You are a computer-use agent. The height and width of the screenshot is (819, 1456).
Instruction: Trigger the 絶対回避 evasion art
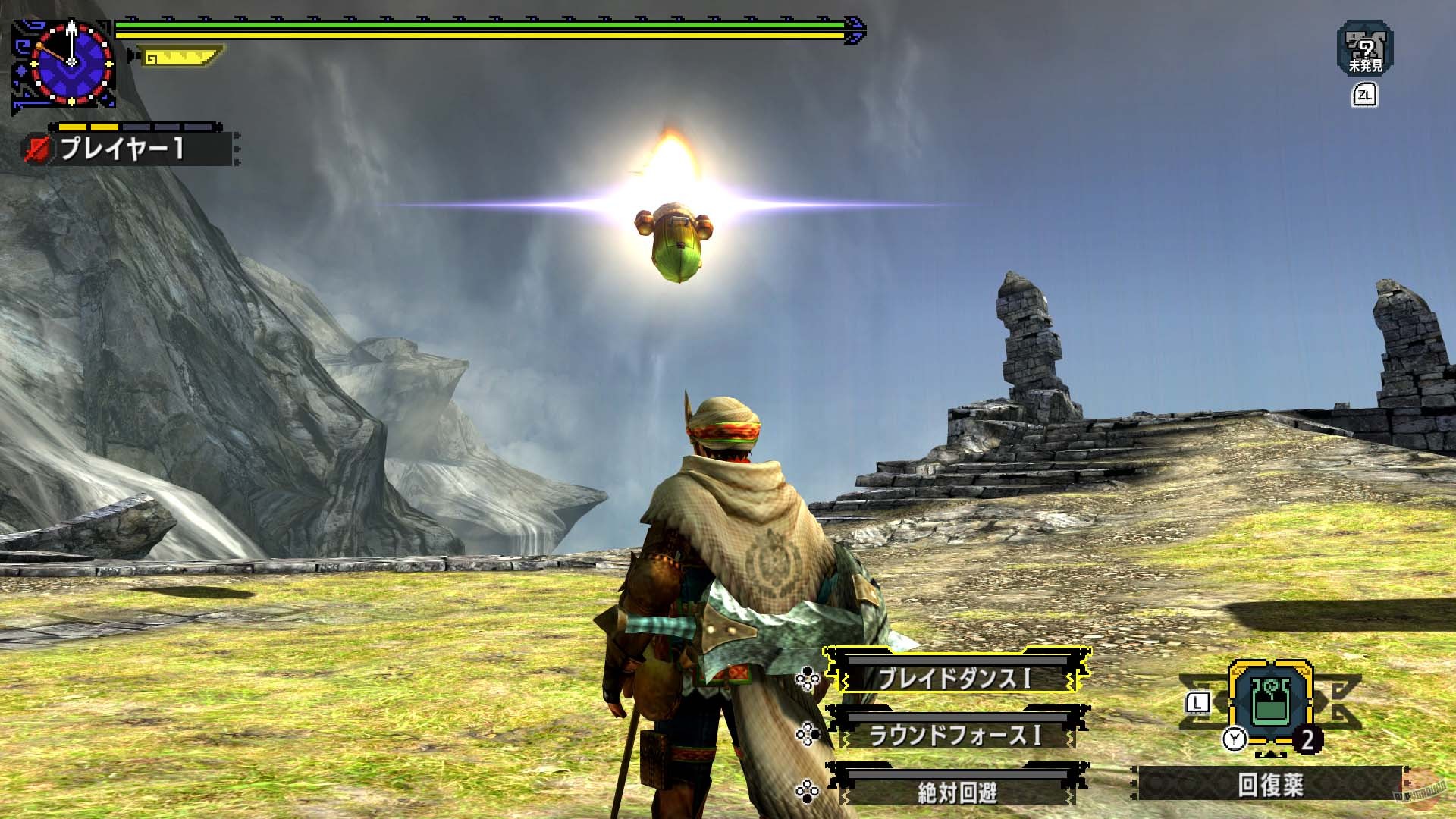coord(957,792)
